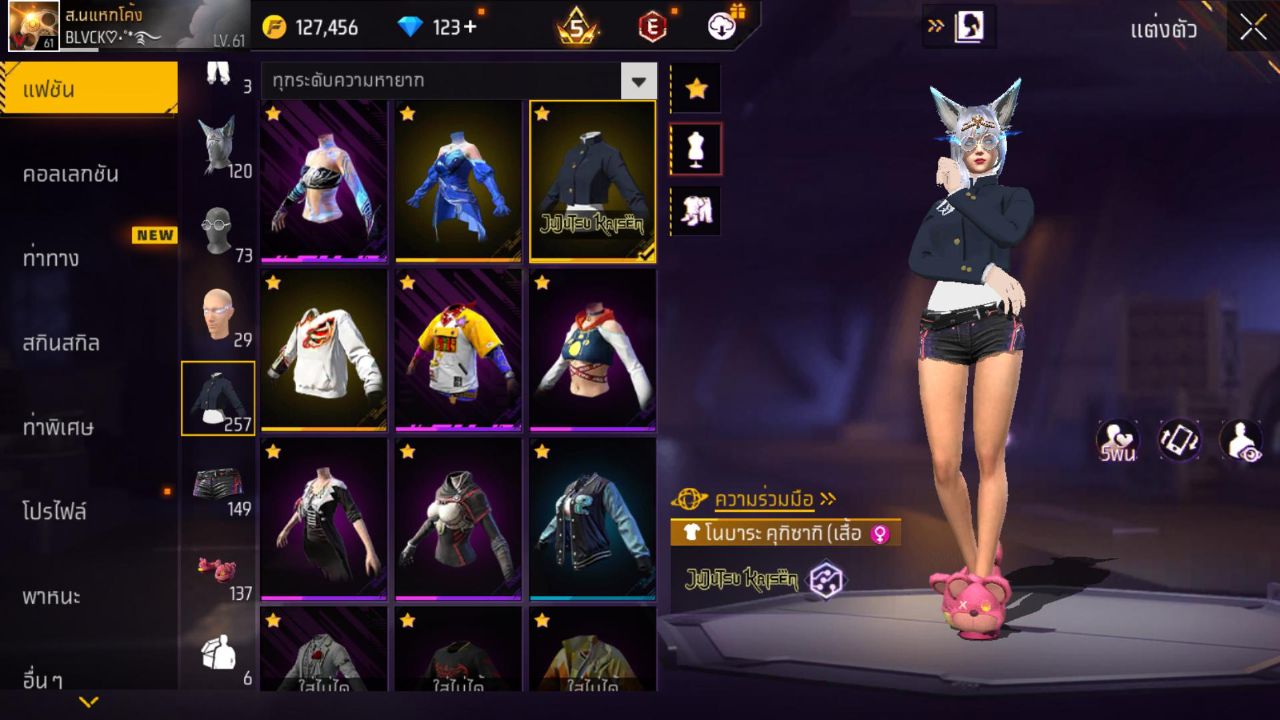Select the blue dress item thumbnail
Viewport: 1280px width, 720px height.
point(457,180)
